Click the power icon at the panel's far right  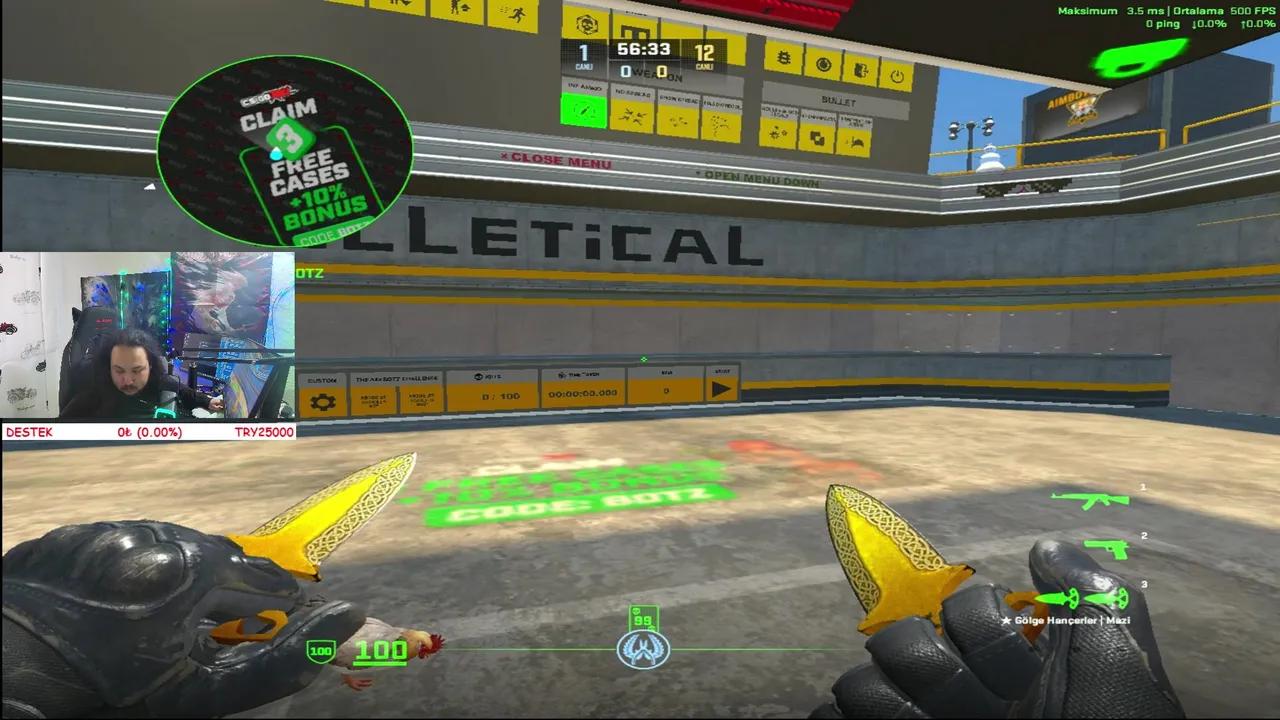tap(895, 76)
